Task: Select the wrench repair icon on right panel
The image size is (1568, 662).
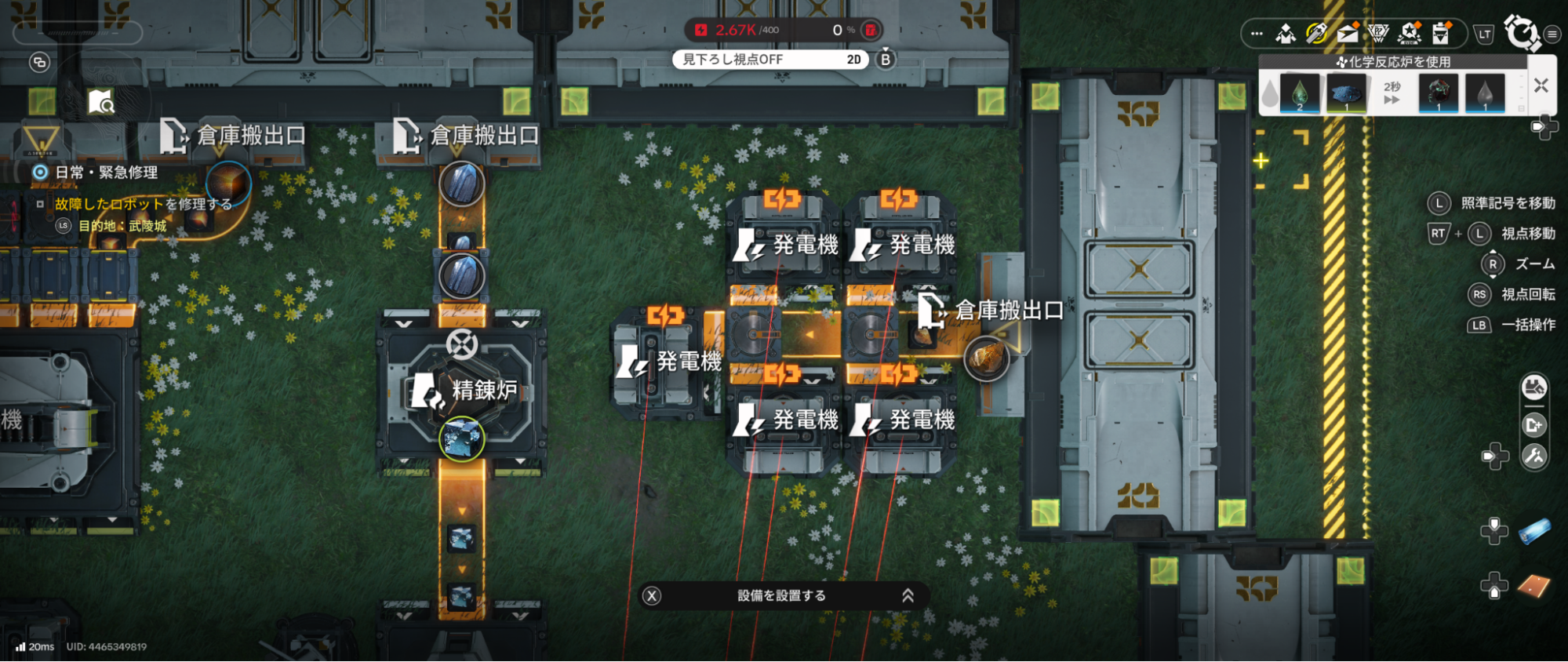Action: tap(1534, 456)
